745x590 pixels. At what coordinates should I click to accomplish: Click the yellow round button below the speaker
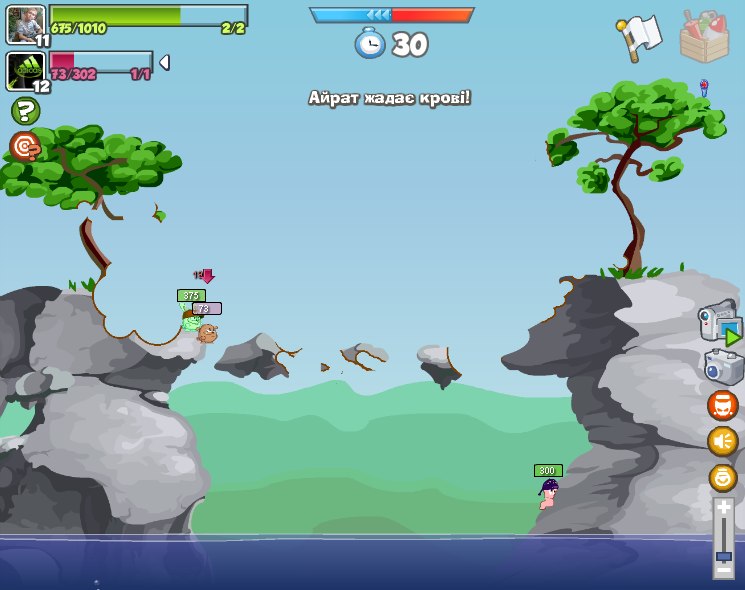click(722, 477)
